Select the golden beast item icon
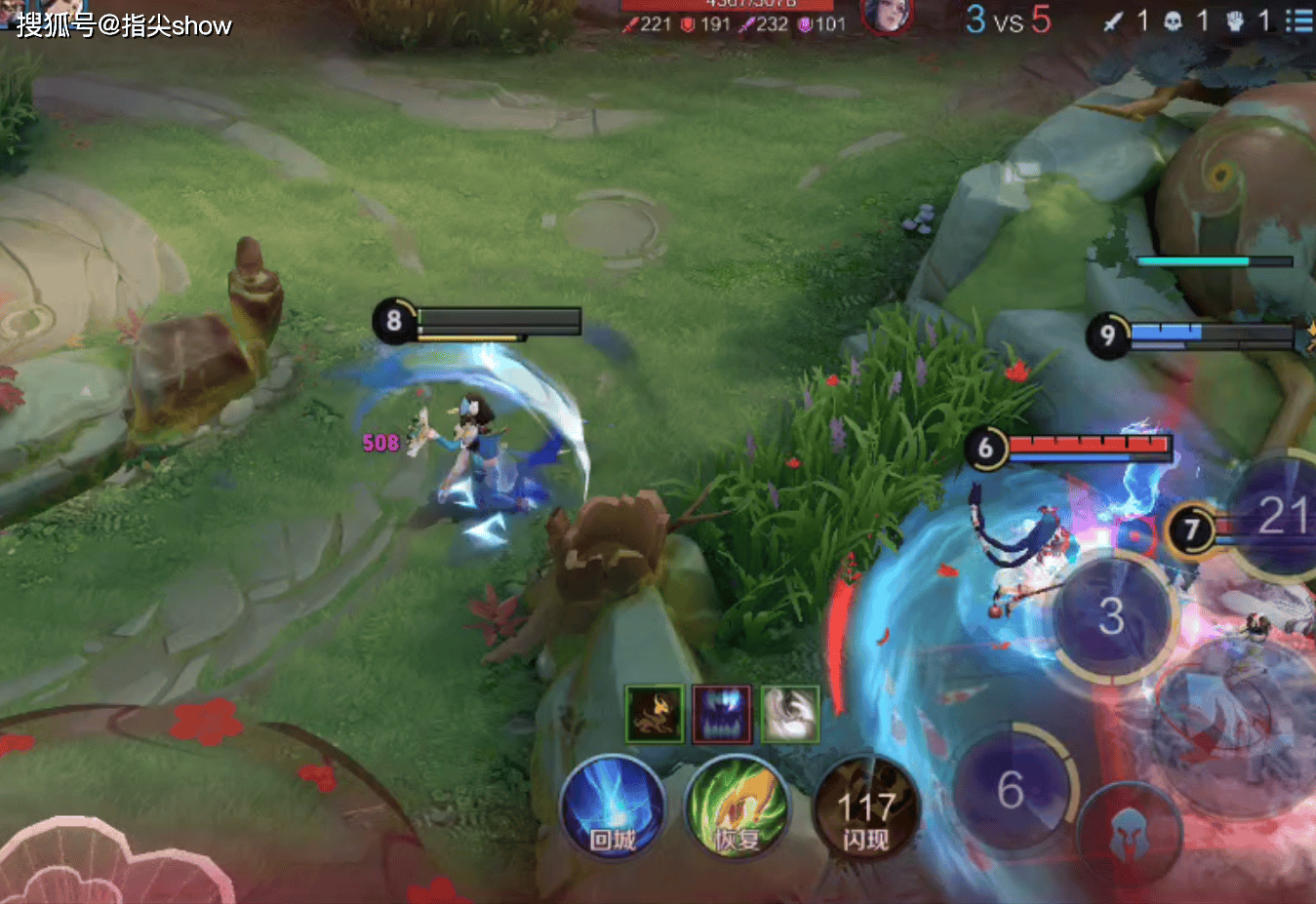The height and width of the screenshot is (904, 1316). [654, 714]
